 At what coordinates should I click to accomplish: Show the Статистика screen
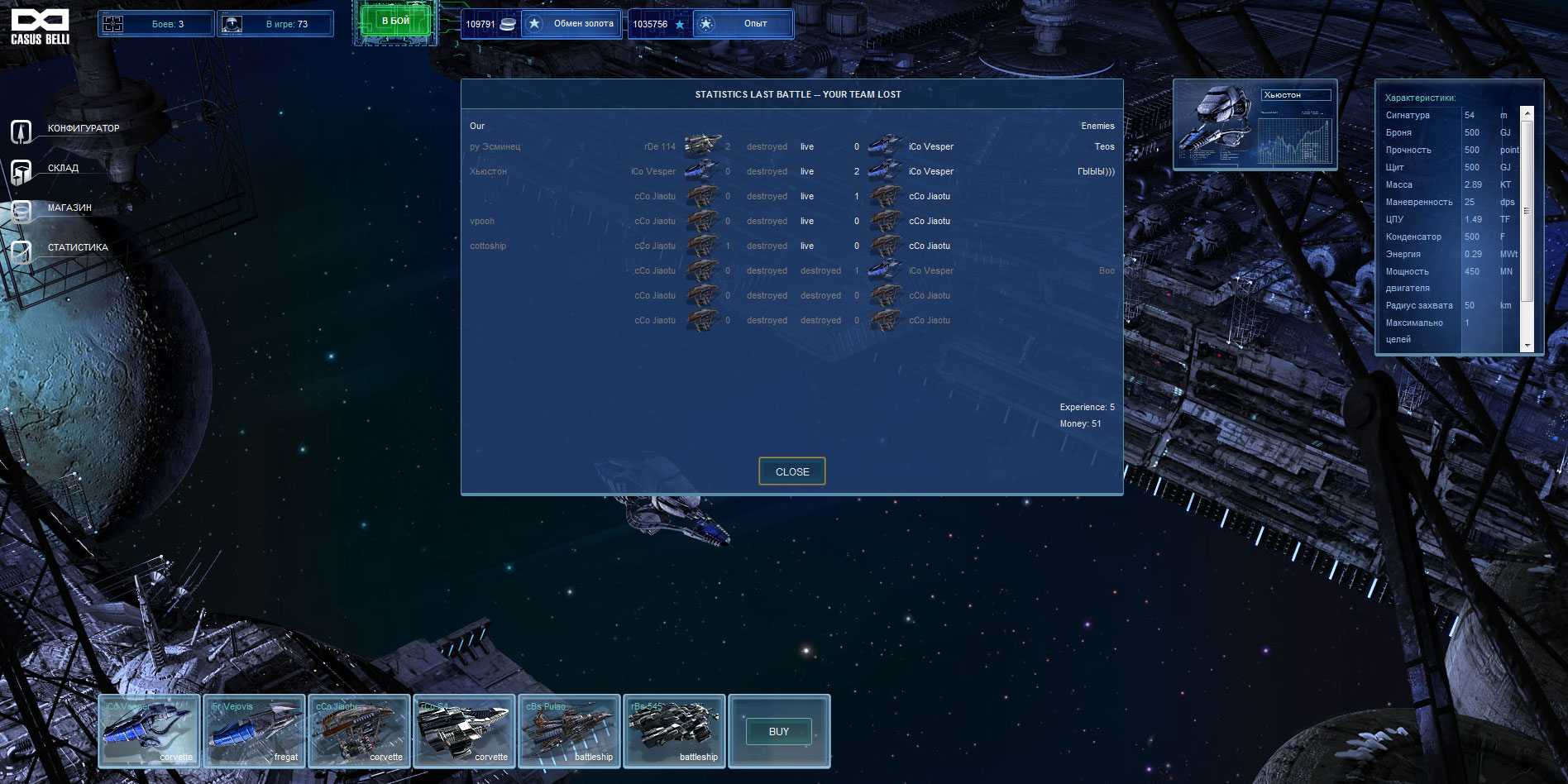(x=78, y=248)
